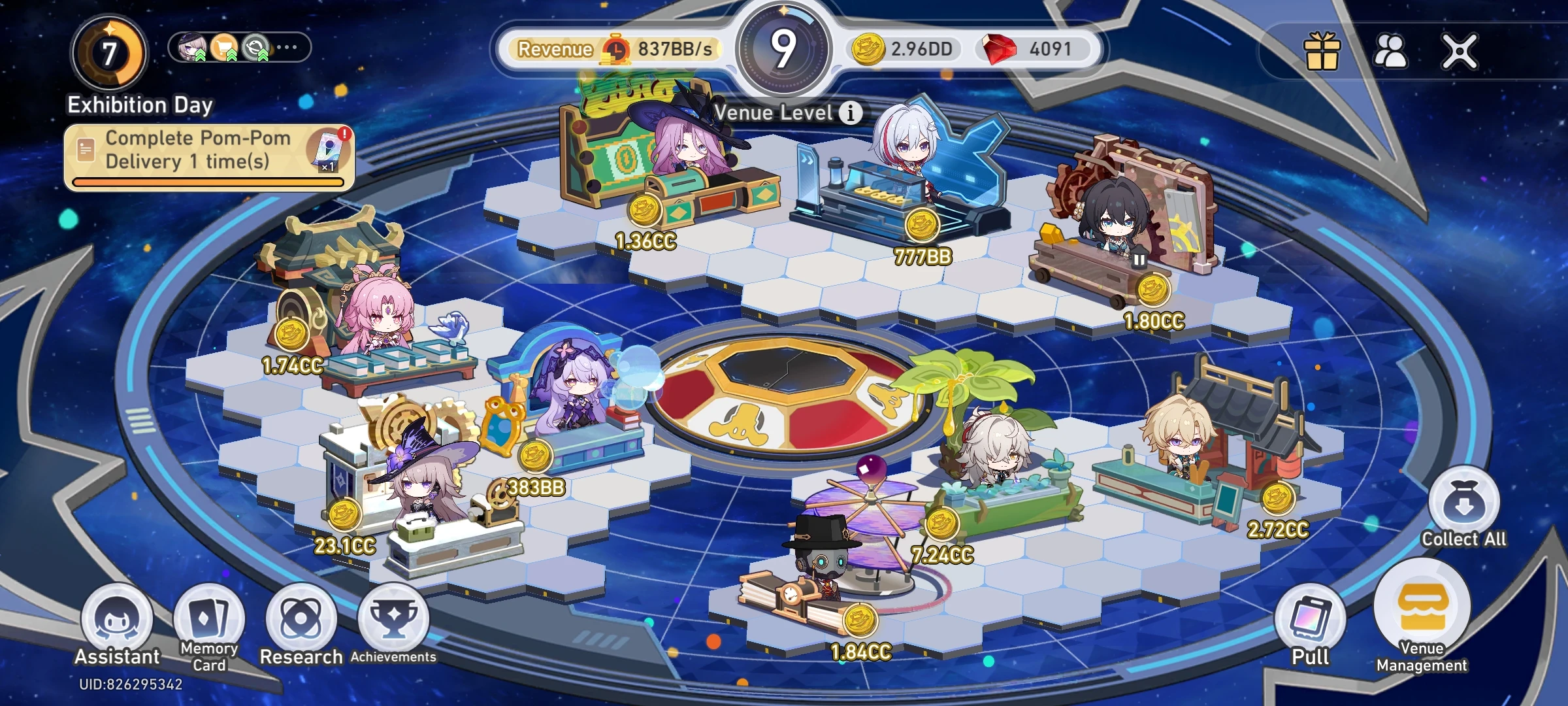Expand the ellipsis to show more upgrades
1568x706 pixels.
[286, 46]
